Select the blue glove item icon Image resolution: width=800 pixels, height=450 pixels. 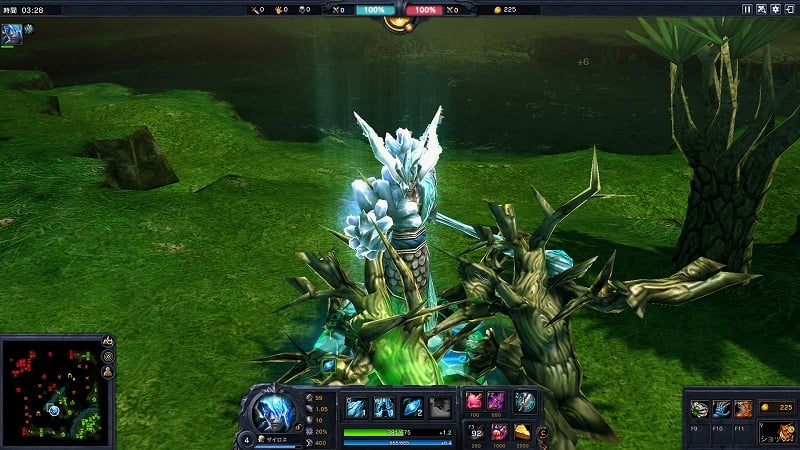tap(722, 409)
